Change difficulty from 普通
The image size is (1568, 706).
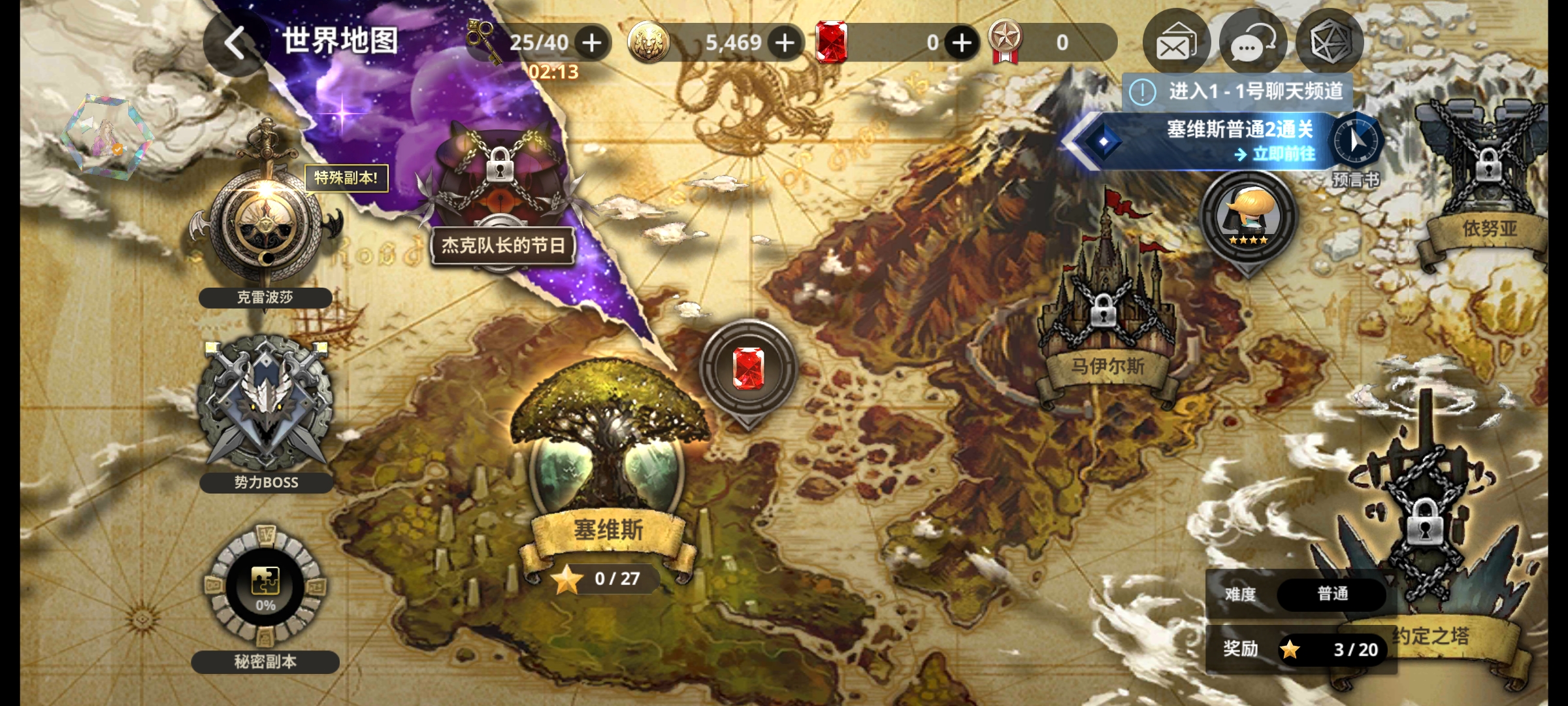[x=1331, y=594]
